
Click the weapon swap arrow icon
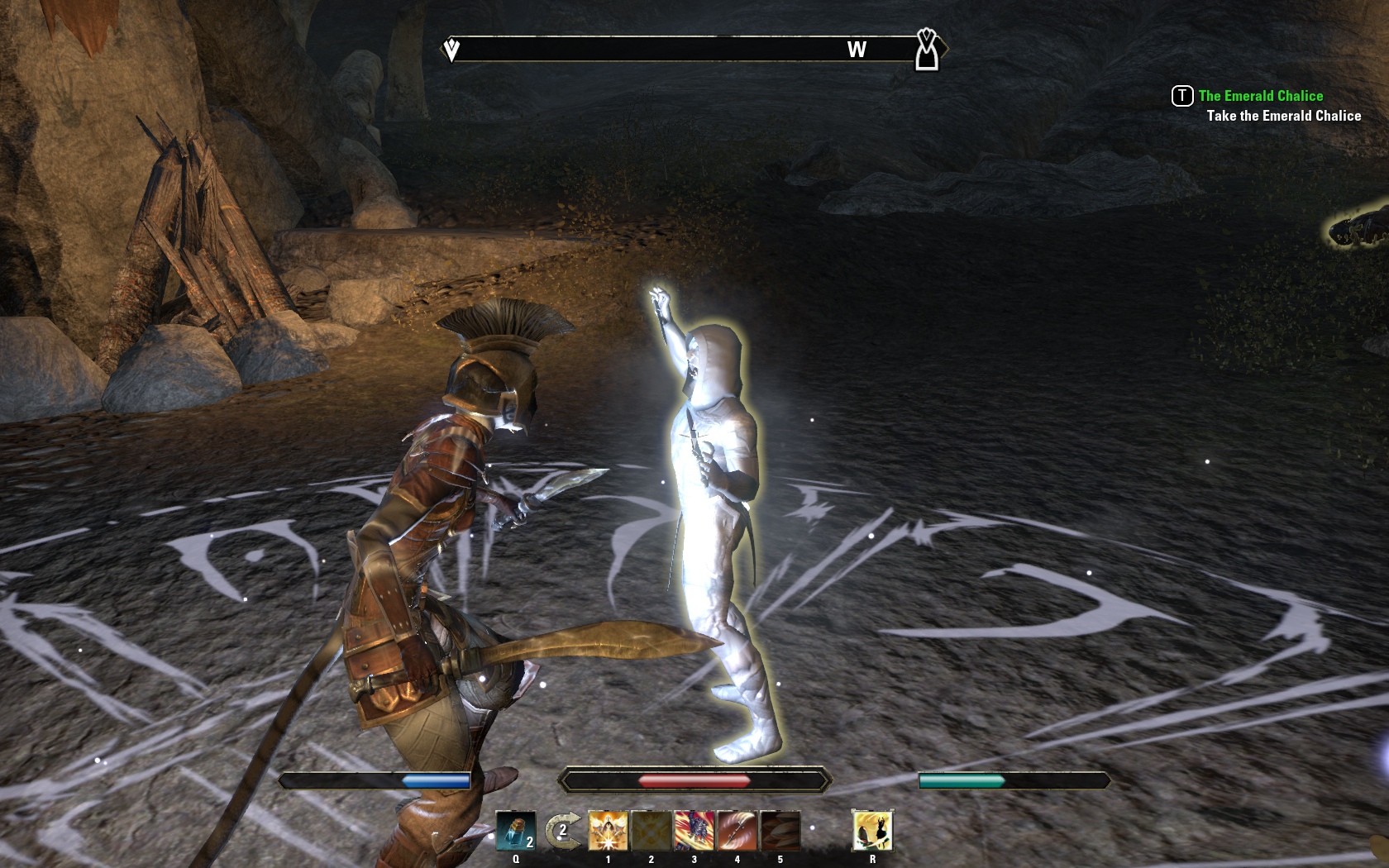click(562, 831)
